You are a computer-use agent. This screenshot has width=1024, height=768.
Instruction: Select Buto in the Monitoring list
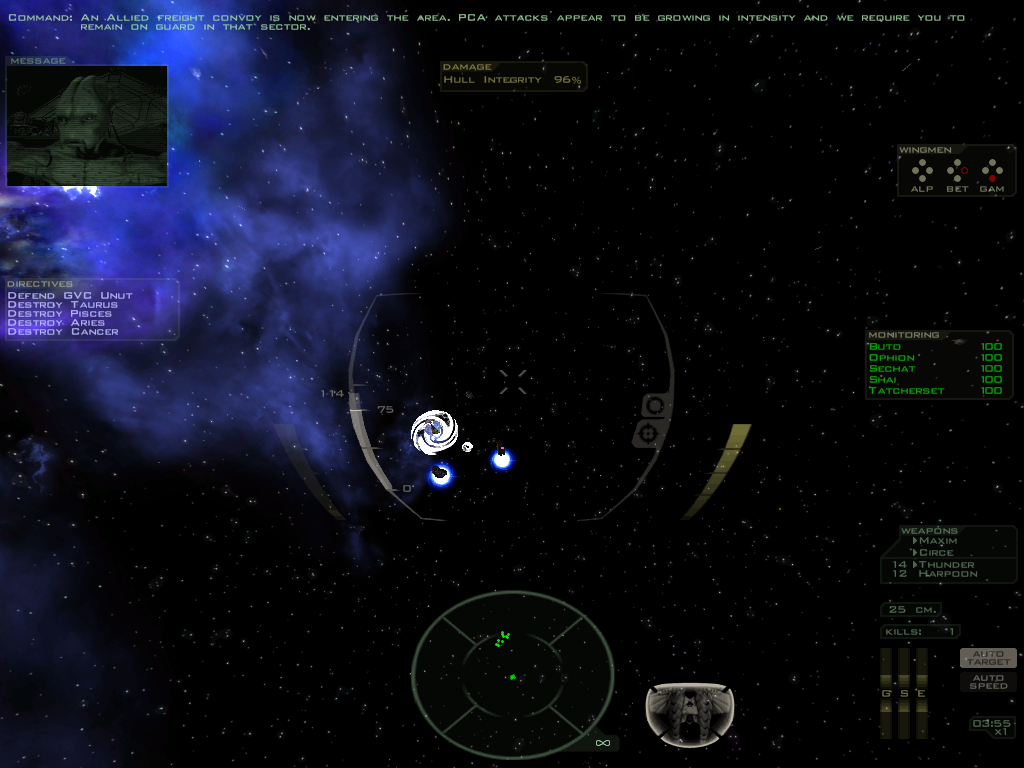click(885, 346)
